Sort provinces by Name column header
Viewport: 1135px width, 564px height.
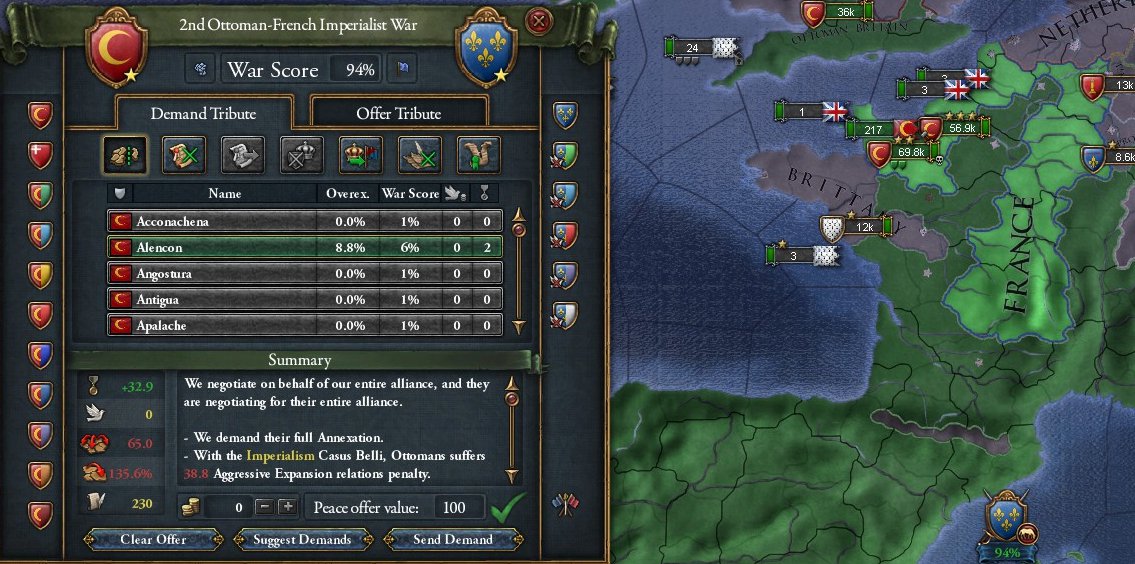point(224,193)
